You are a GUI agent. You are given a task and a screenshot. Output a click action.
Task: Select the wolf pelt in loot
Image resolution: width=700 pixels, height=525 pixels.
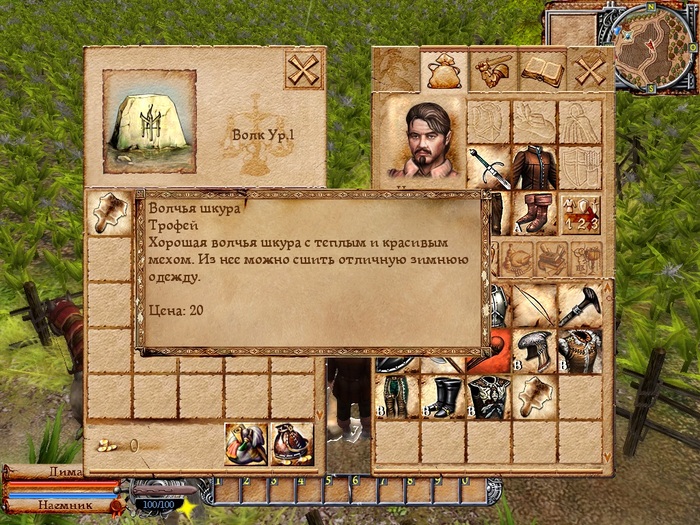[x=108, y=212]
